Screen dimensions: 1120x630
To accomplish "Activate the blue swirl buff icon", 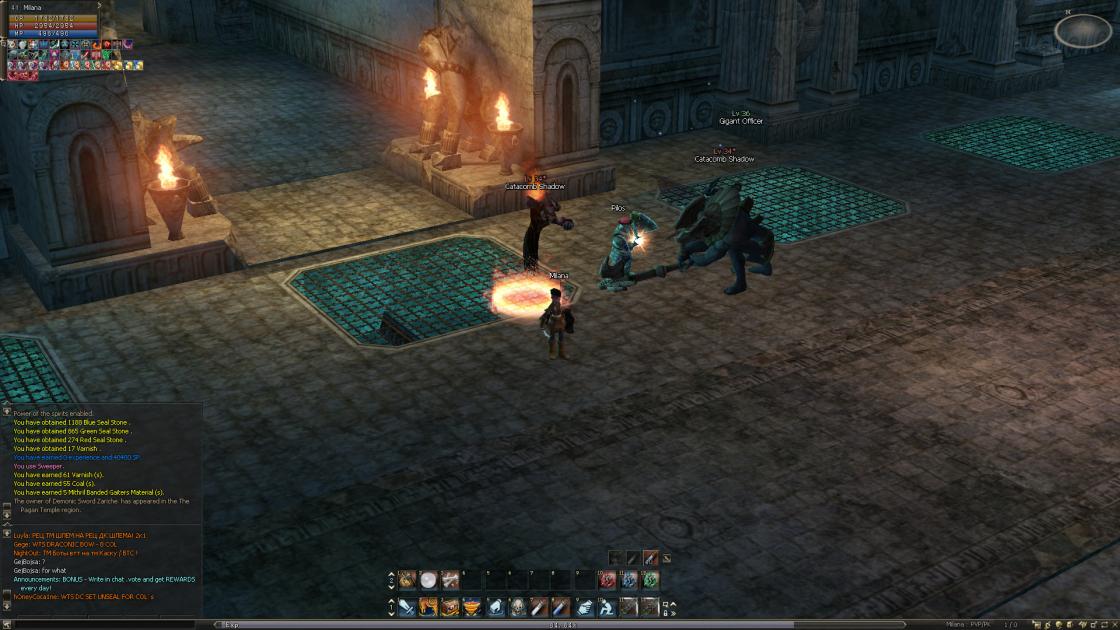I will pyautogui.click(x=628, y=579).
